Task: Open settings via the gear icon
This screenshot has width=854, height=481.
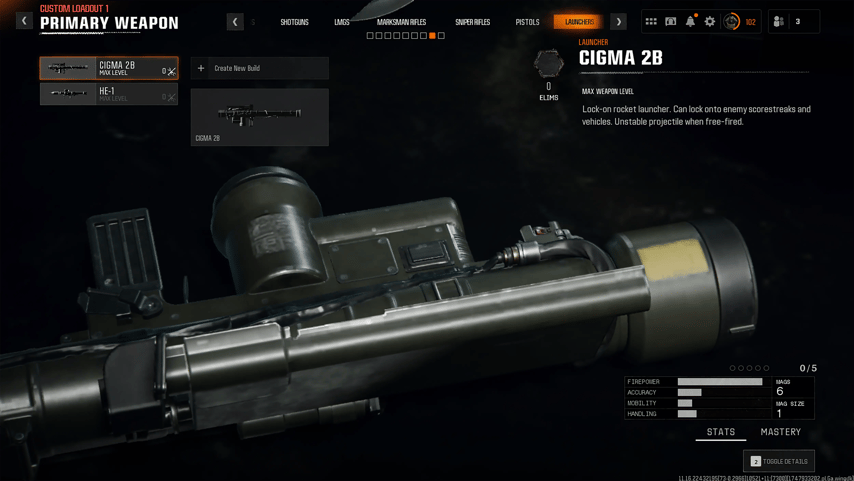Action: pyautogui.click(x=710, y=21)
